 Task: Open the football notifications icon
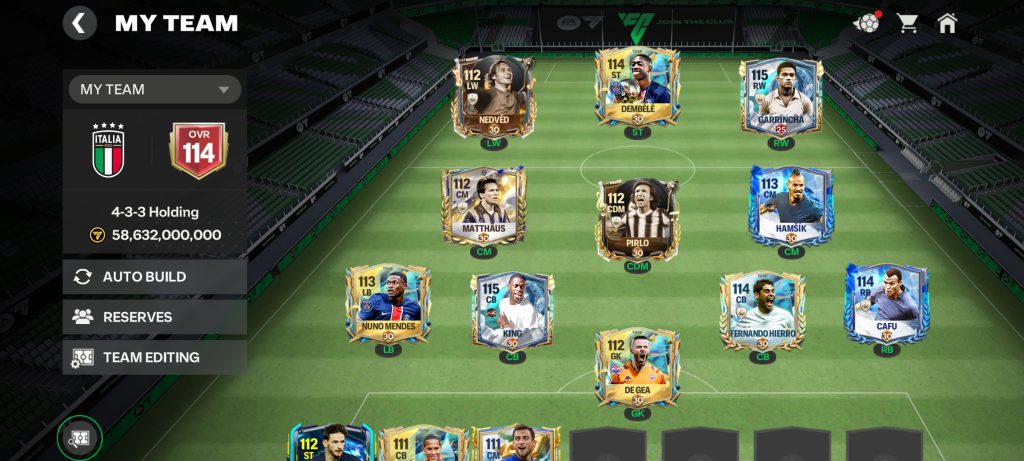pyautogui.click(x=865, y=22)
